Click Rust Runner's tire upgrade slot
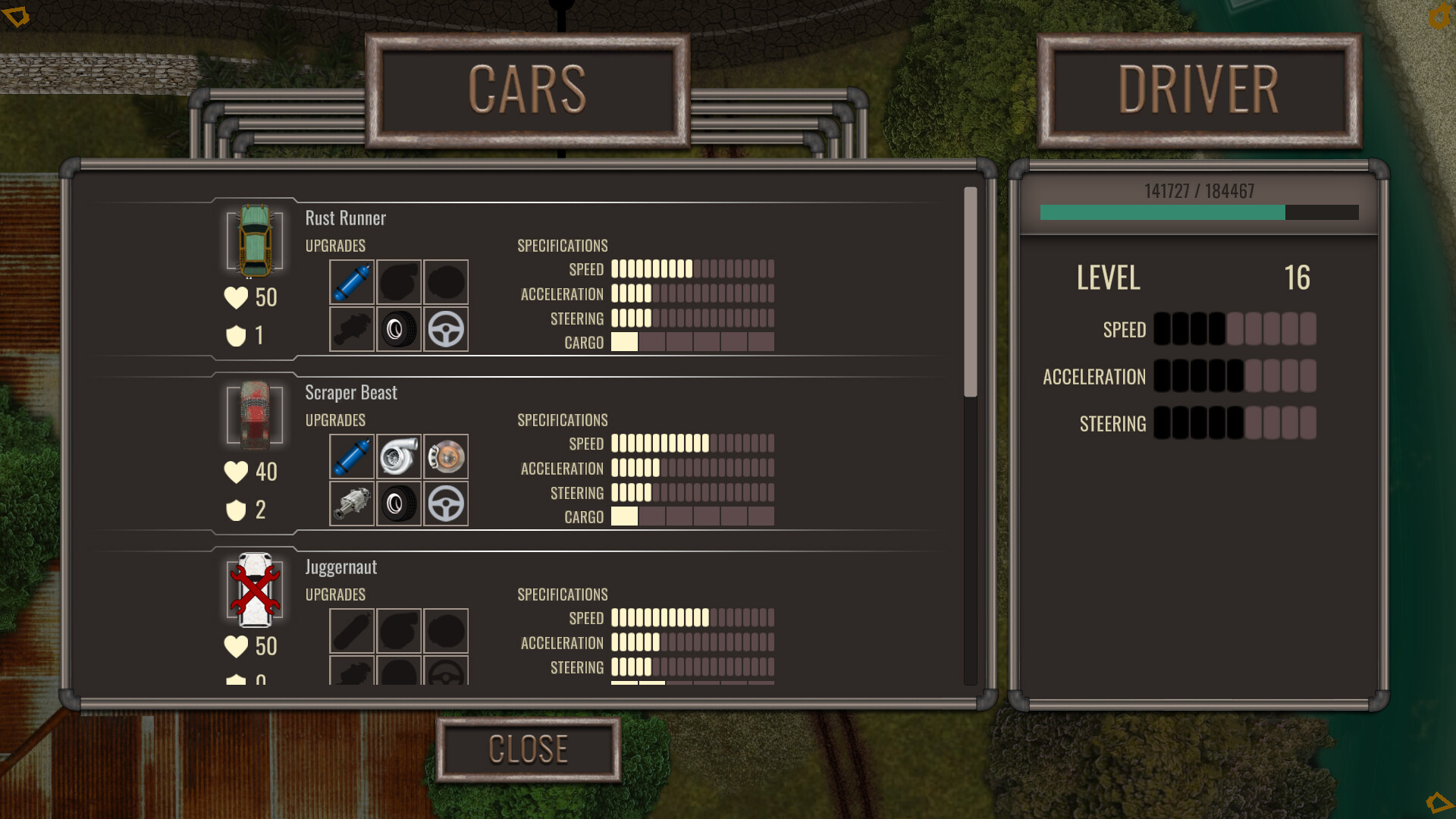The height and width of the screenshot is (819, 1456). [x=398, y=329]
